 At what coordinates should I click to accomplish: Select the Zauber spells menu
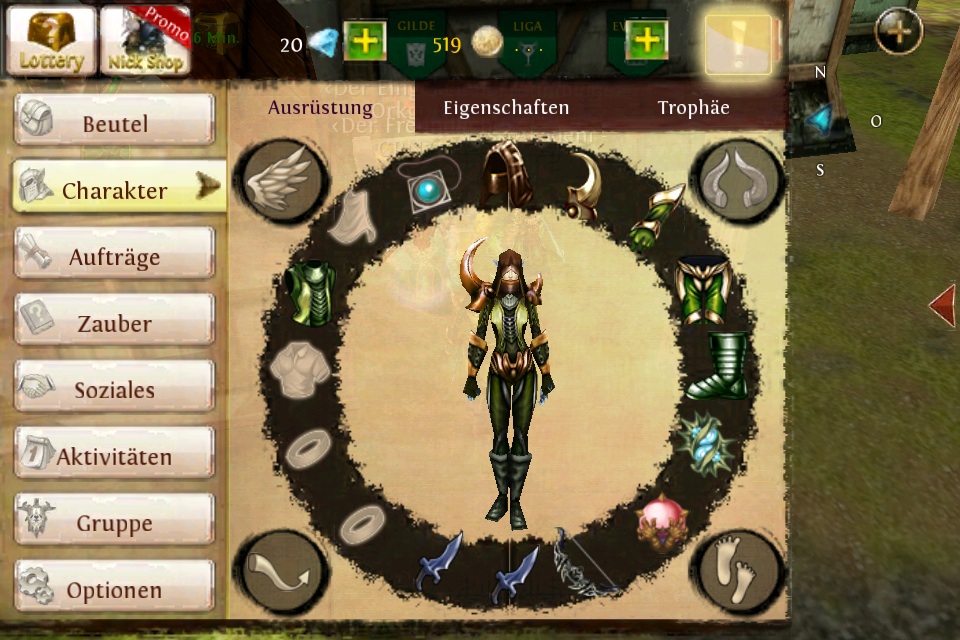tap(114, 323)
